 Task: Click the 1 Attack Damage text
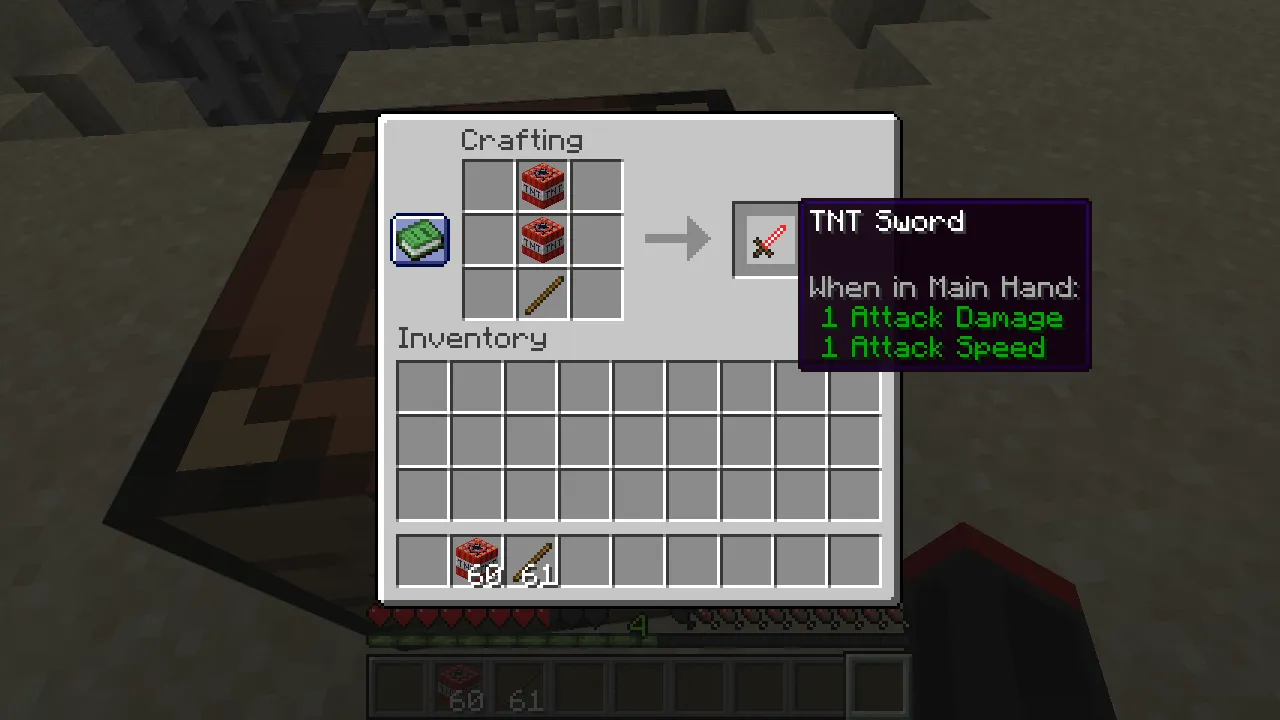(x=941, y=318)
